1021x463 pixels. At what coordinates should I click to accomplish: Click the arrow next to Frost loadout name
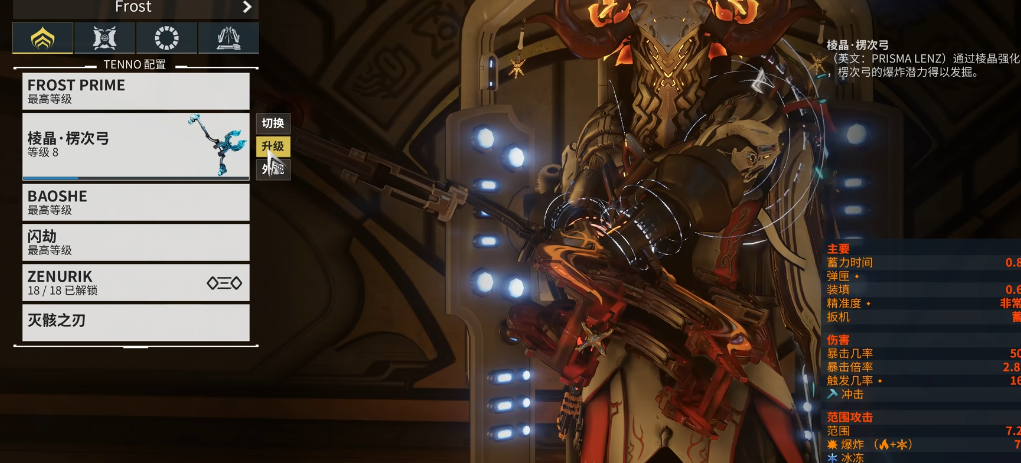pos(247,7)
